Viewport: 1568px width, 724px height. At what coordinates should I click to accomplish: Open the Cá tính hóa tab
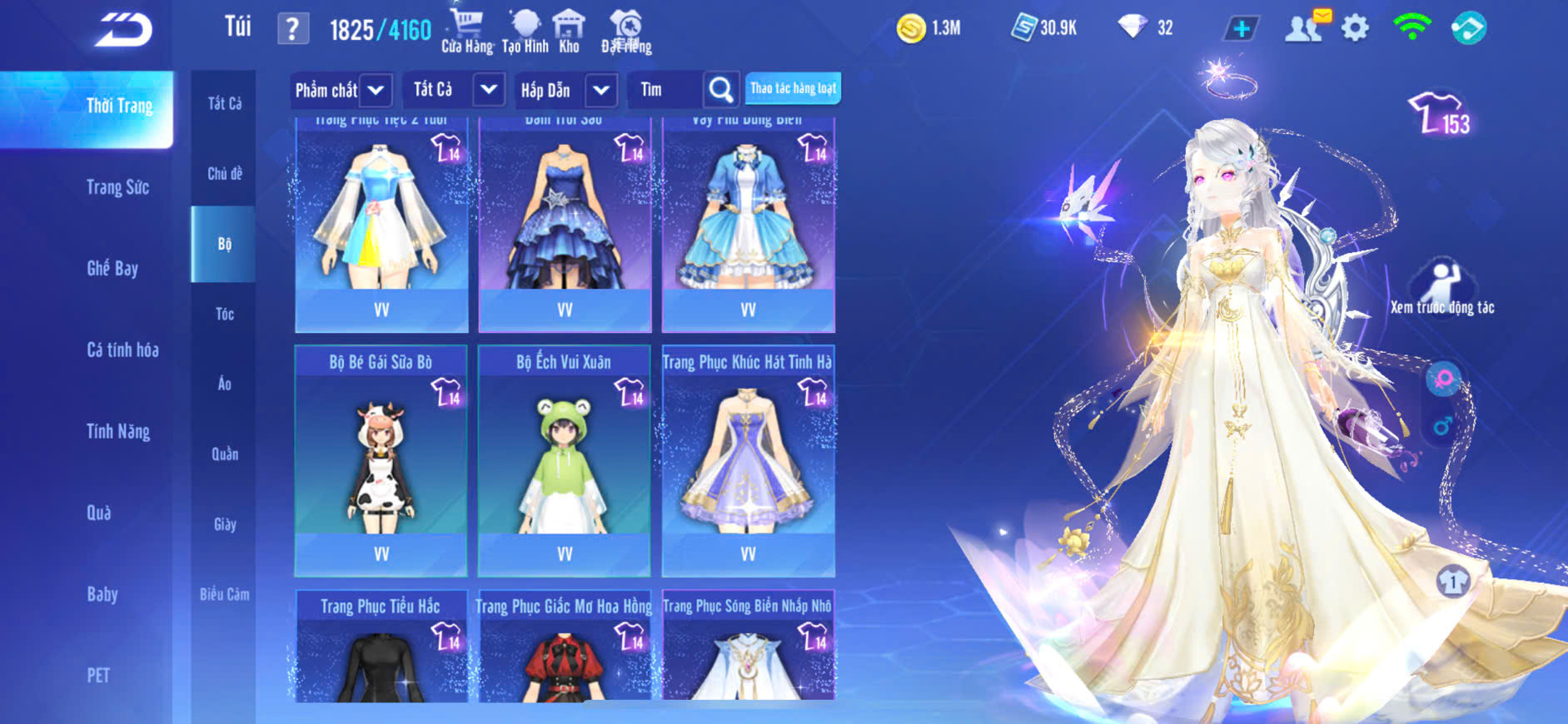coord(122,350)
